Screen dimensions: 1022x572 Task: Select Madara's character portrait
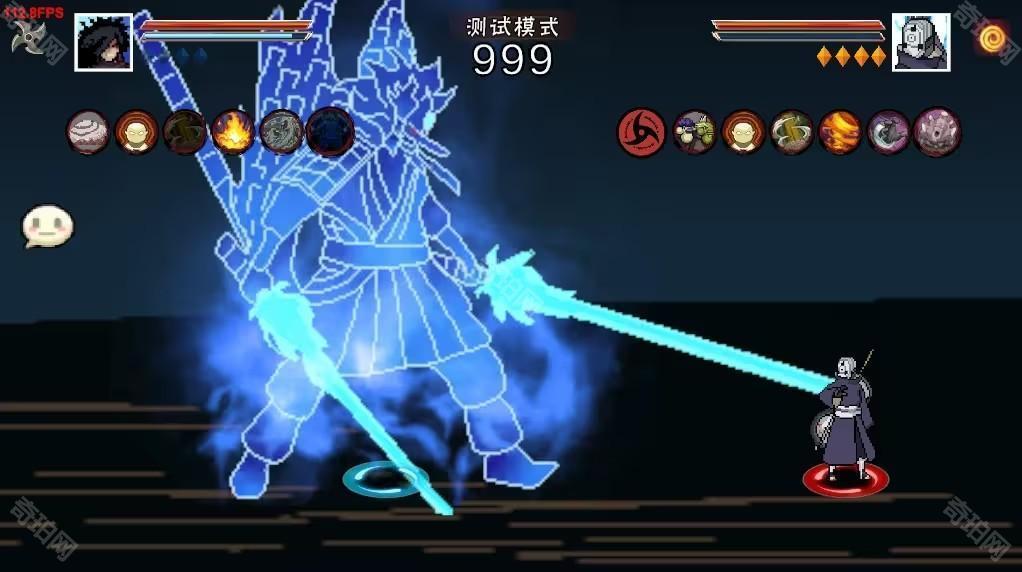click(103, 42)
